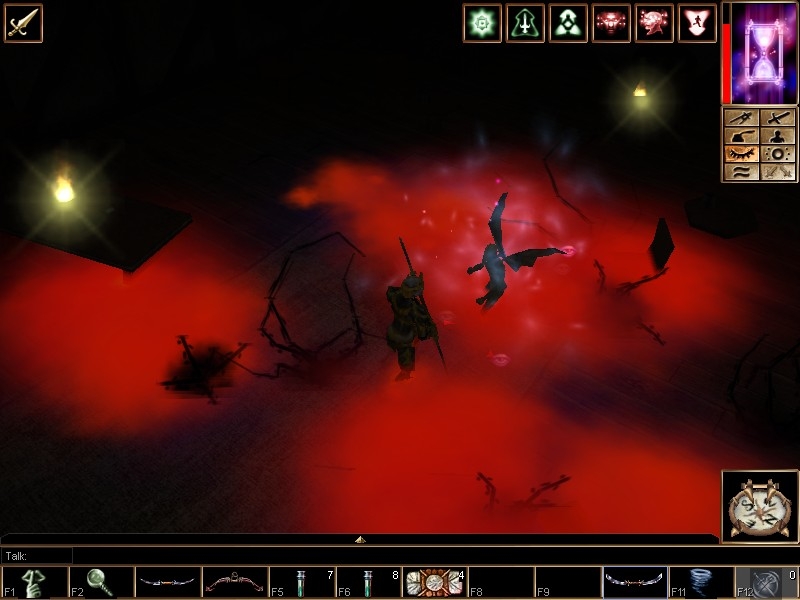The height and width of the screenshot is (600, 800).
Task: Equip the reddish bow in slot F4
Action: click(235, 582)
